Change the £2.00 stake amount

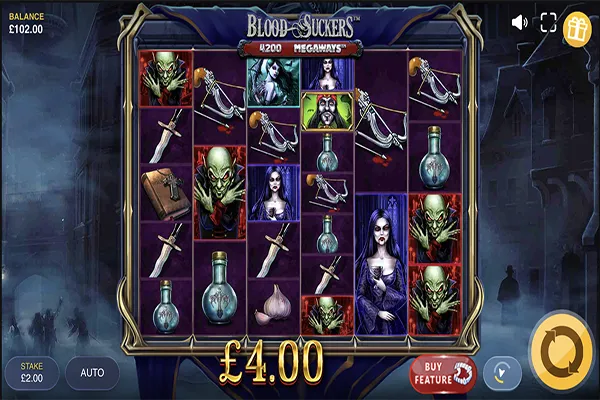(30, 373)
